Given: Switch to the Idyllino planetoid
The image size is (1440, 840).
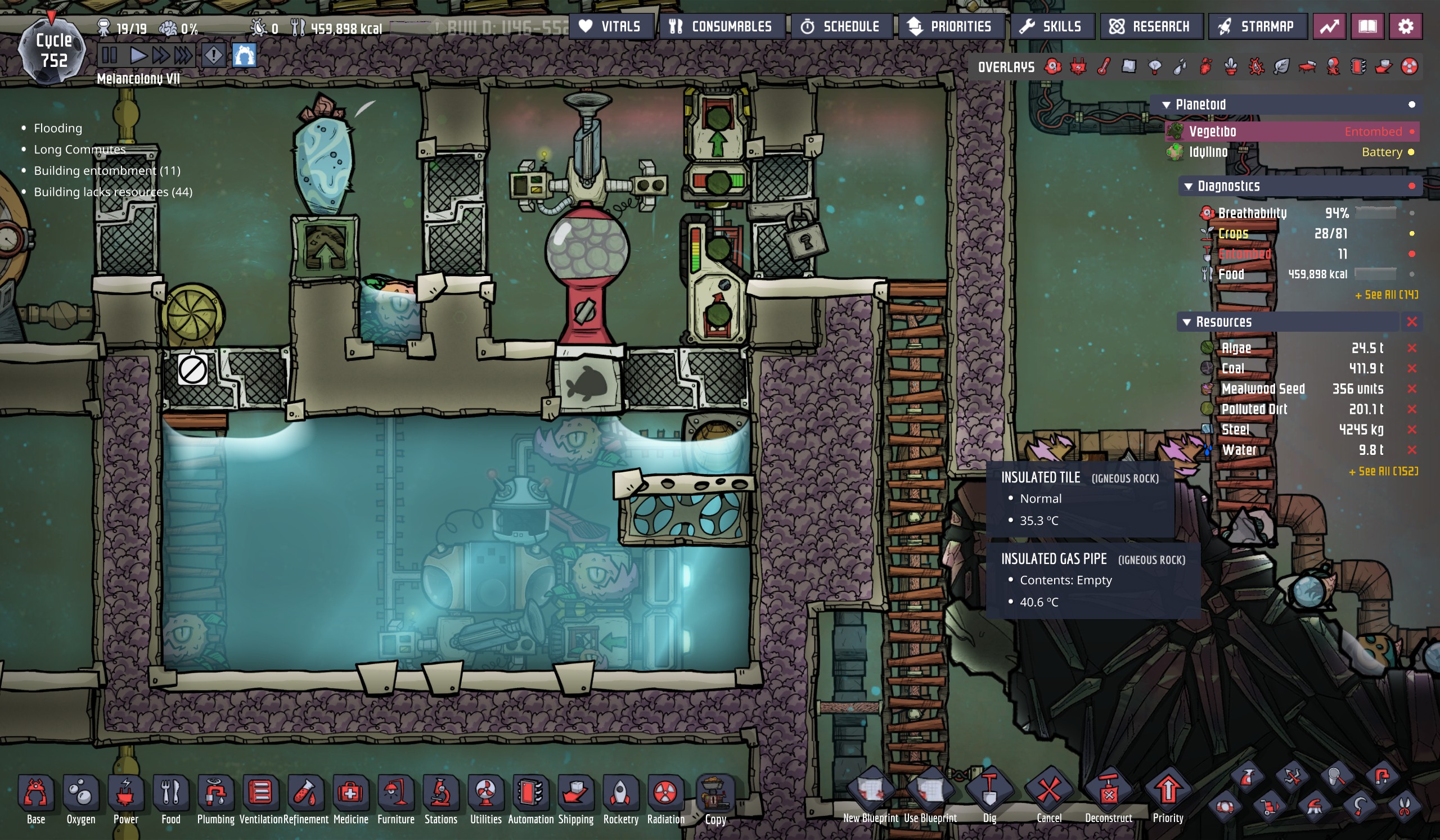Looking at the screenshot, I should (1208, 152).
